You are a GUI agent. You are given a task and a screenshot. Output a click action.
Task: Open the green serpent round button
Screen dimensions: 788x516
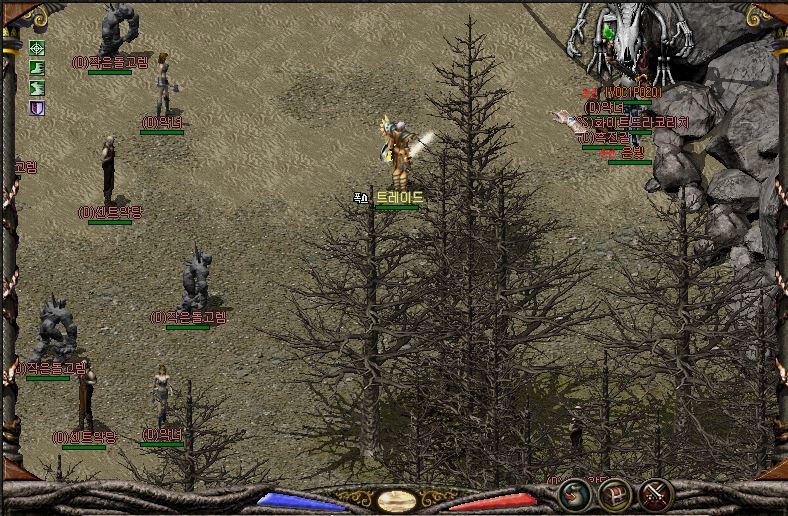(574, 494)
